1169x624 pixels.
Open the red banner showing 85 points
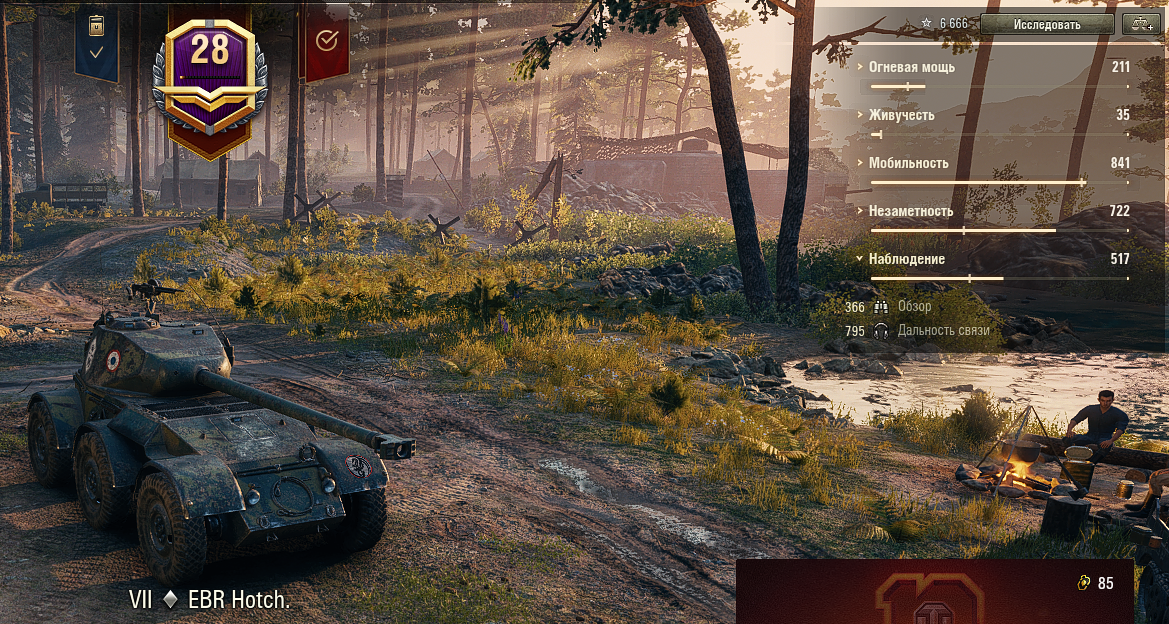point(934,591)
